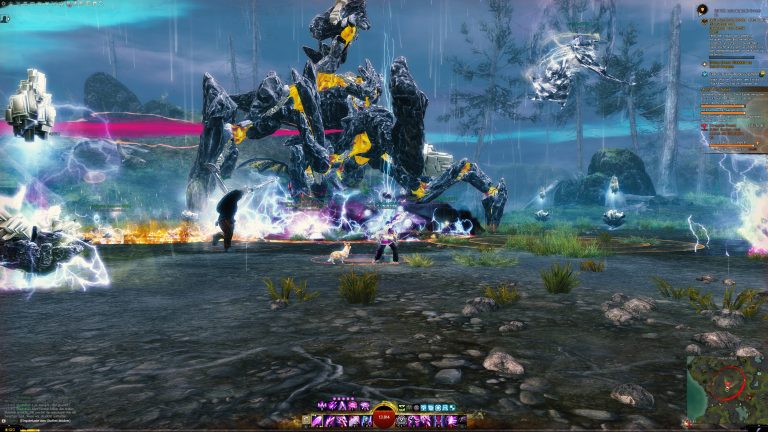Activate the healing skill beside the health orb
The image size is (768, 432).
(399, 420)
